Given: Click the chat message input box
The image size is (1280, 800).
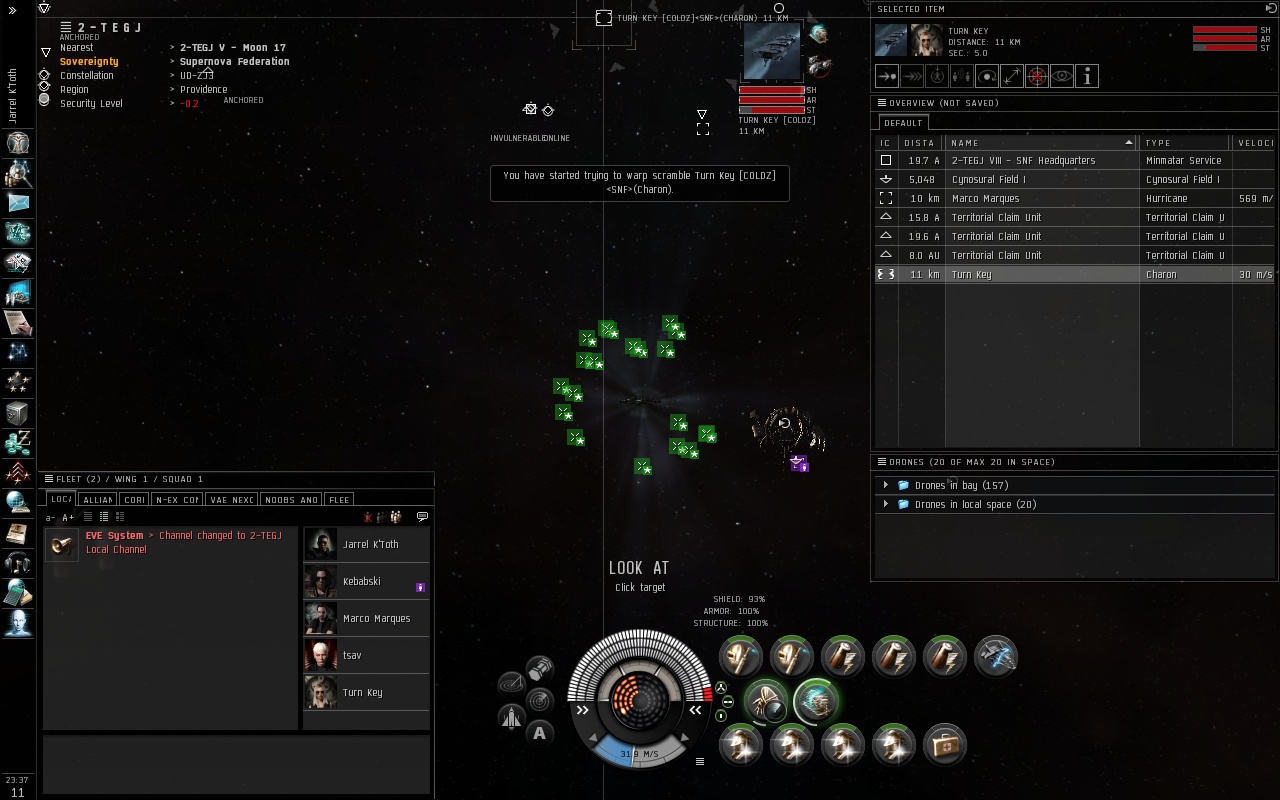Looking at the screenshot, I should pyautogui.click(x=236, y=765).
